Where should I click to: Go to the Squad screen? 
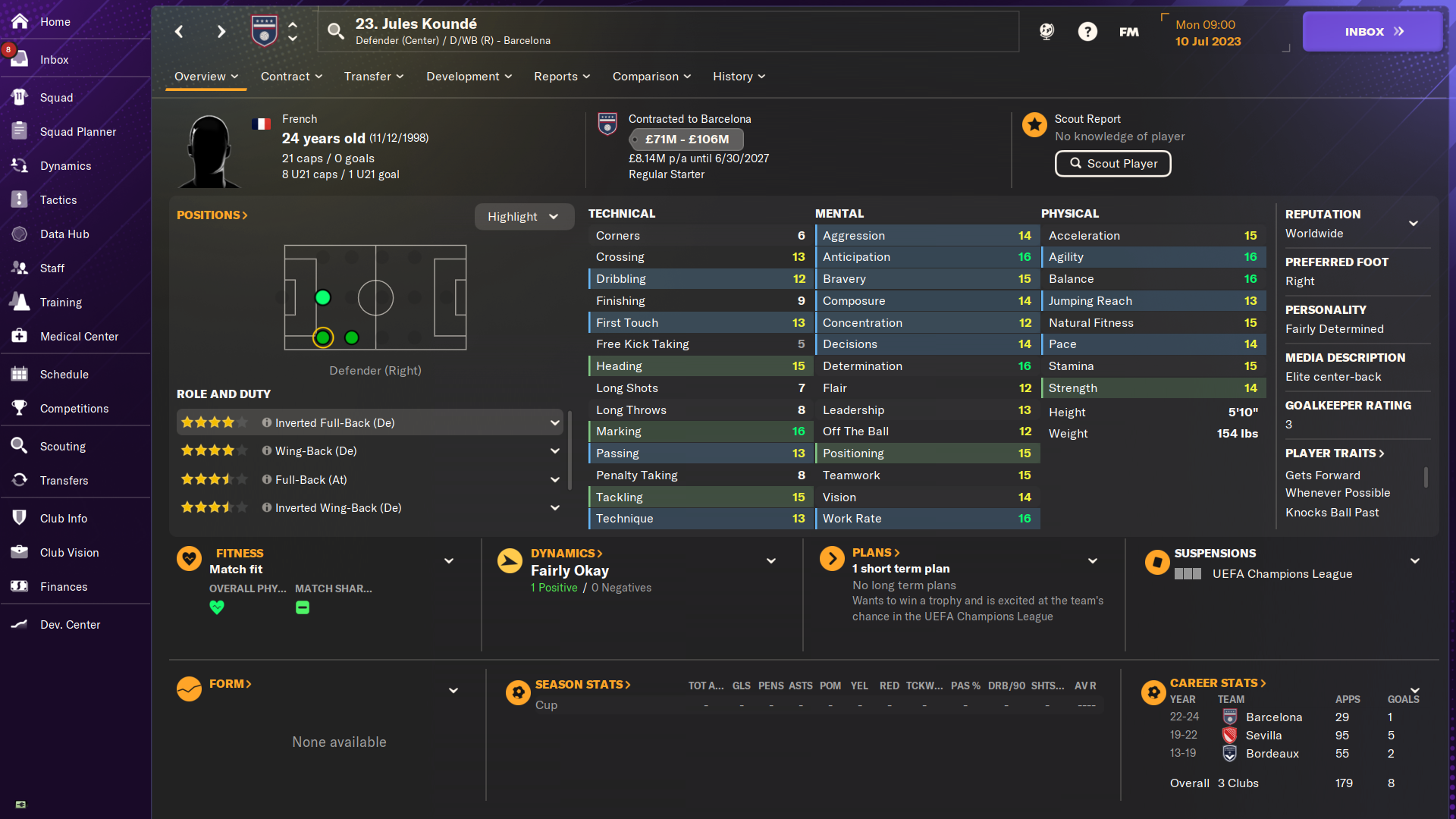point(56,98)
